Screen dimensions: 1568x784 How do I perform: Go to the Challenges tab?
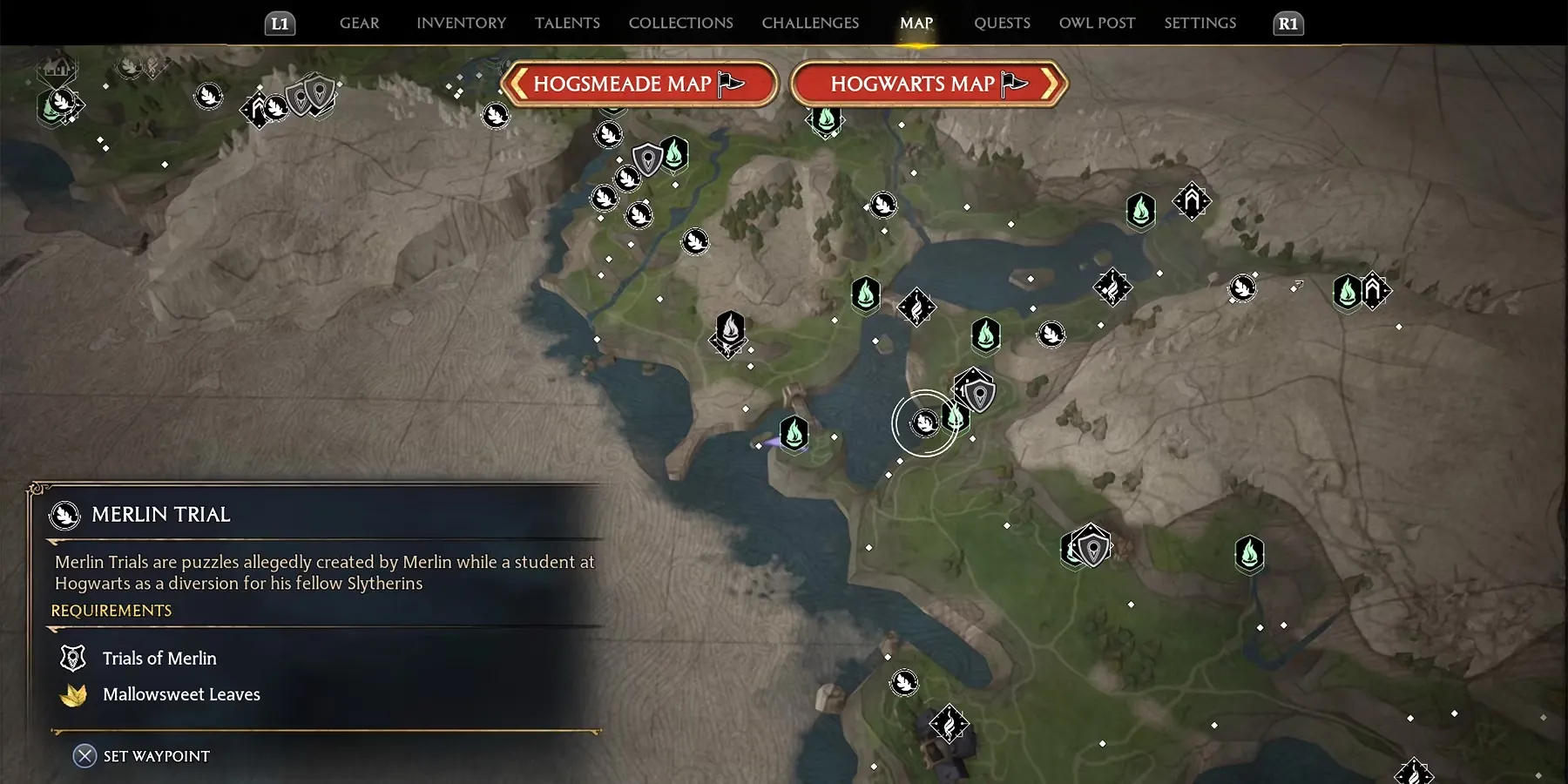pyautogui.click(x=810, y=24)
